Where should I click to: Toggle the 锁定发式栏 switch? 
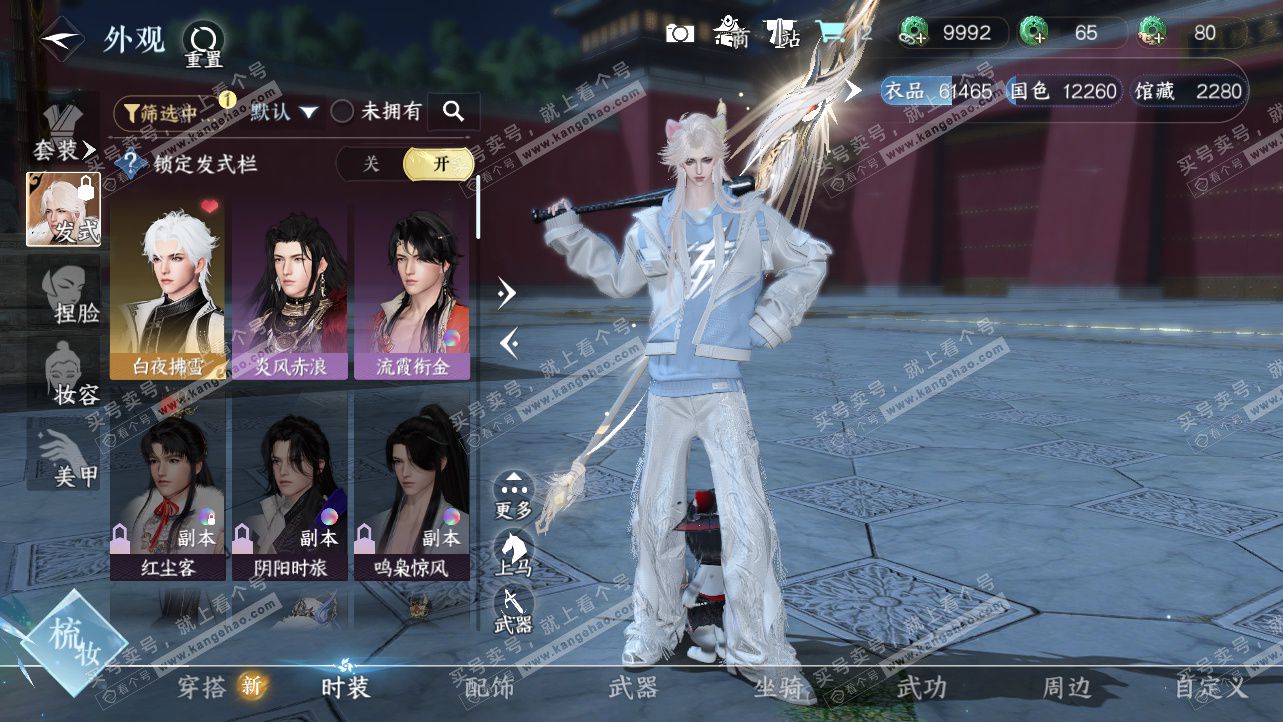coord(405,164)
